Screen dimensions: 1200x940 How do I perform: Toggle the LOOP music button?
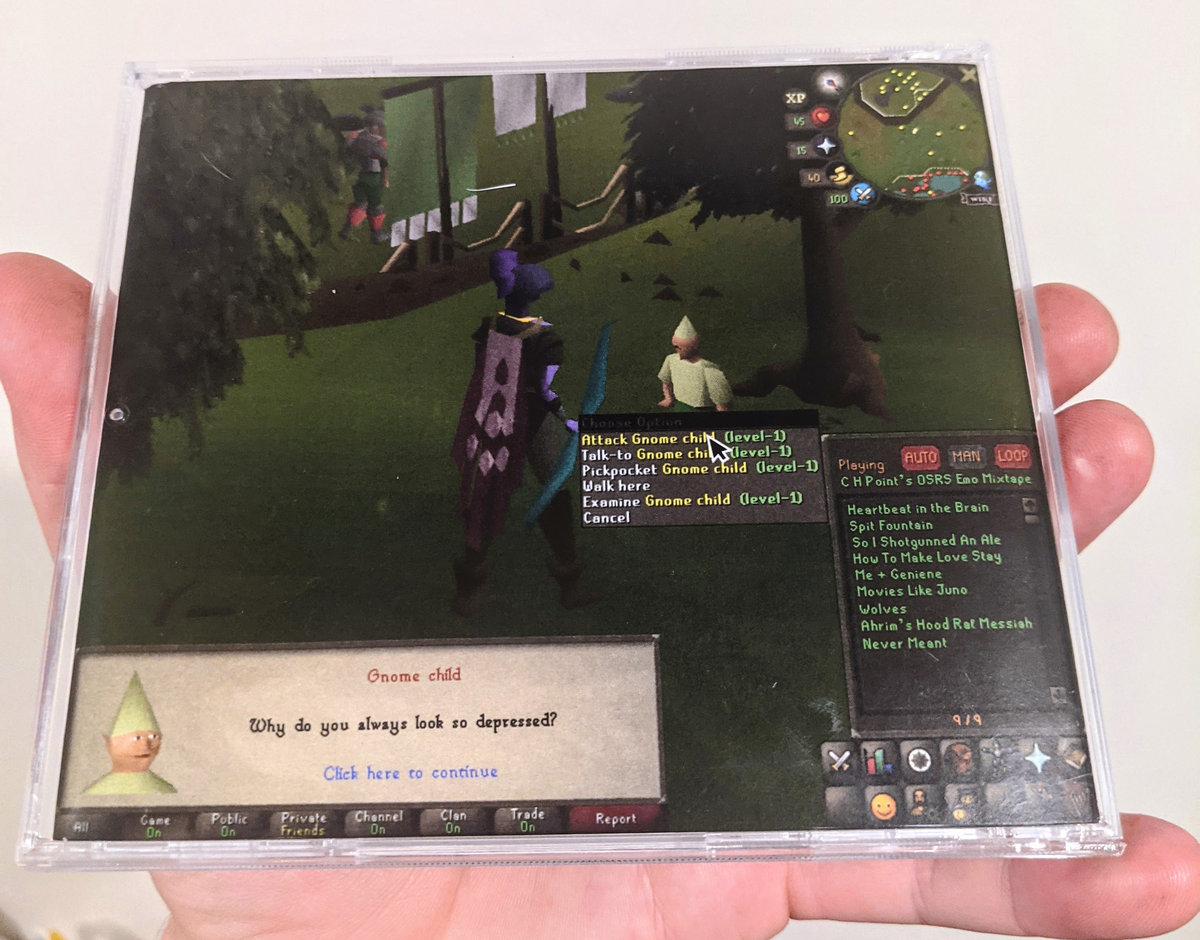pyautogui.click(x=1012, y=456)
